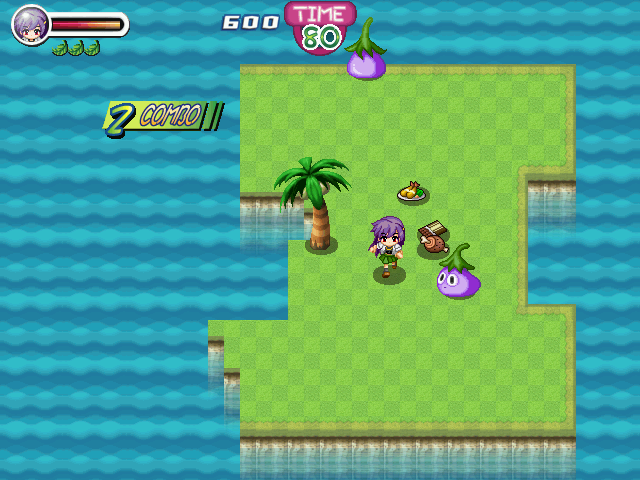Click the purple-haired character portrait
Image resolution: width=640 pixels, height=480 pixels.
pyautogui.click(x=30, y=25)
